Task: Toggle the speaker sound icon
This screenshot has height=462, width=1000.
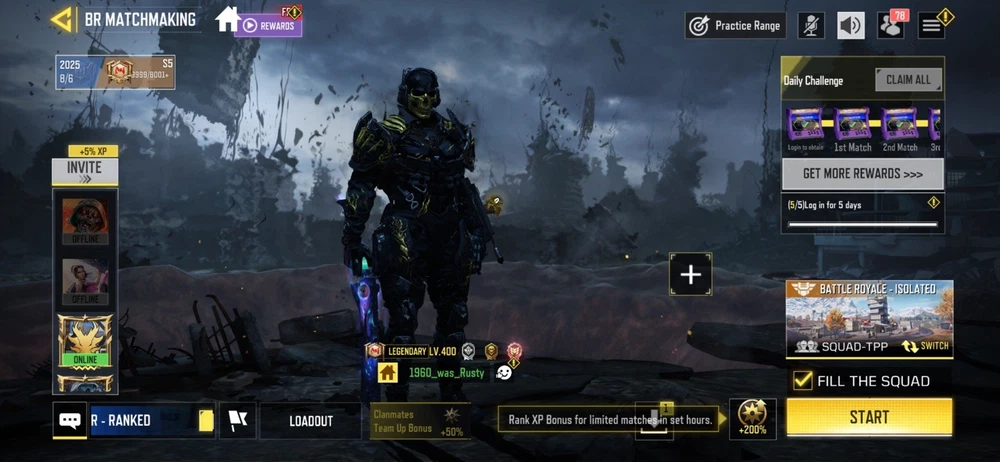Action: click(x=851, y=26)
